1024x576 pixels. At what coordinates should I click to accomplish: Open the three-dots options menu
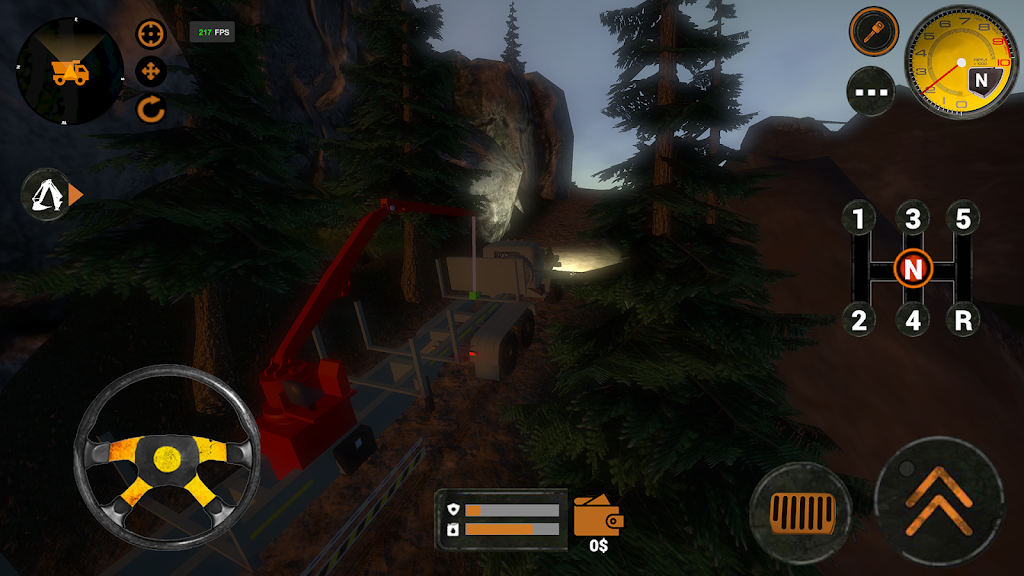871,92
